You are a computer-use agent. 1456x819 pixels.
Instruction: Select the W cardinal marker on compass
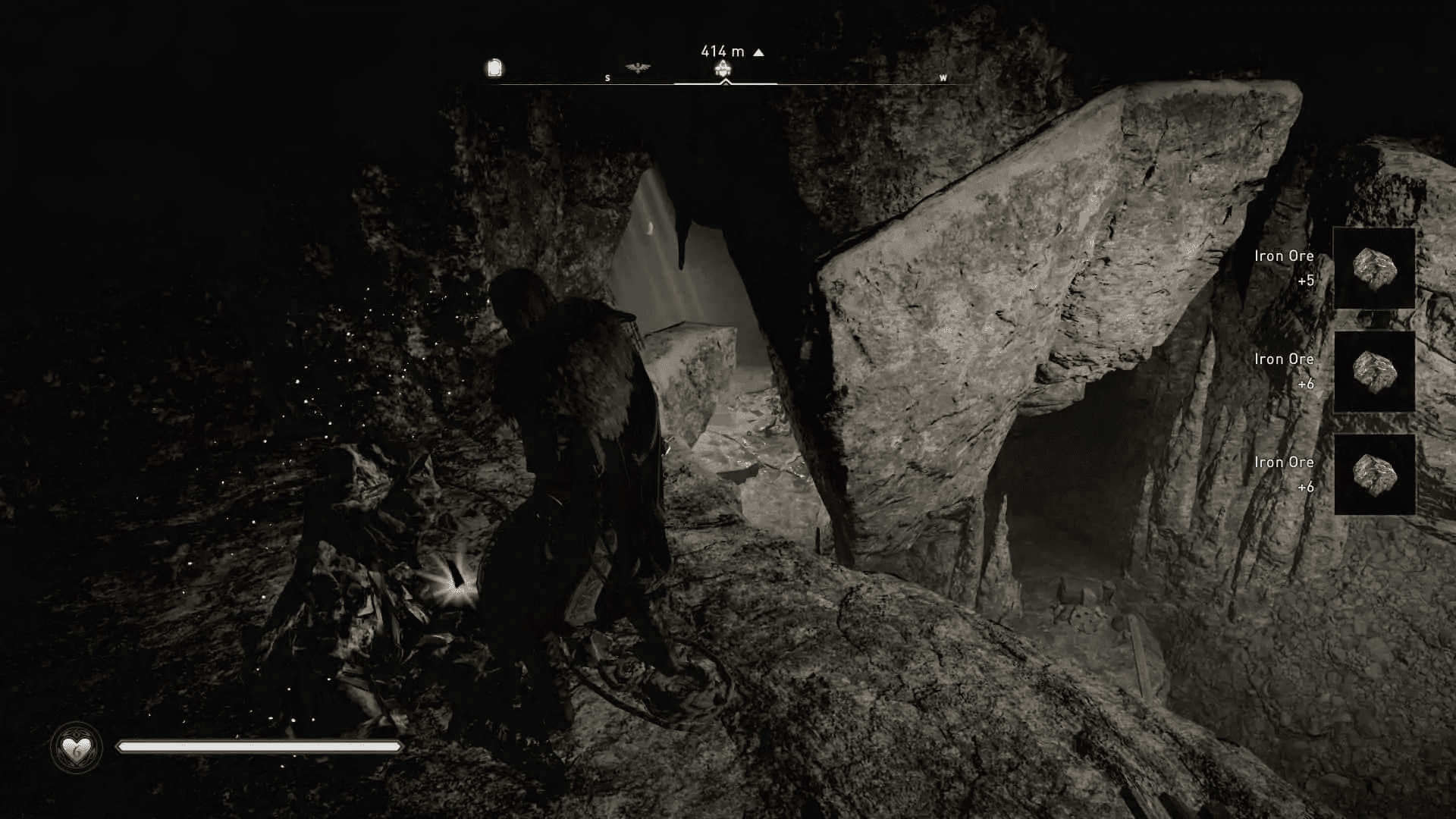click(x=943, y=77)
